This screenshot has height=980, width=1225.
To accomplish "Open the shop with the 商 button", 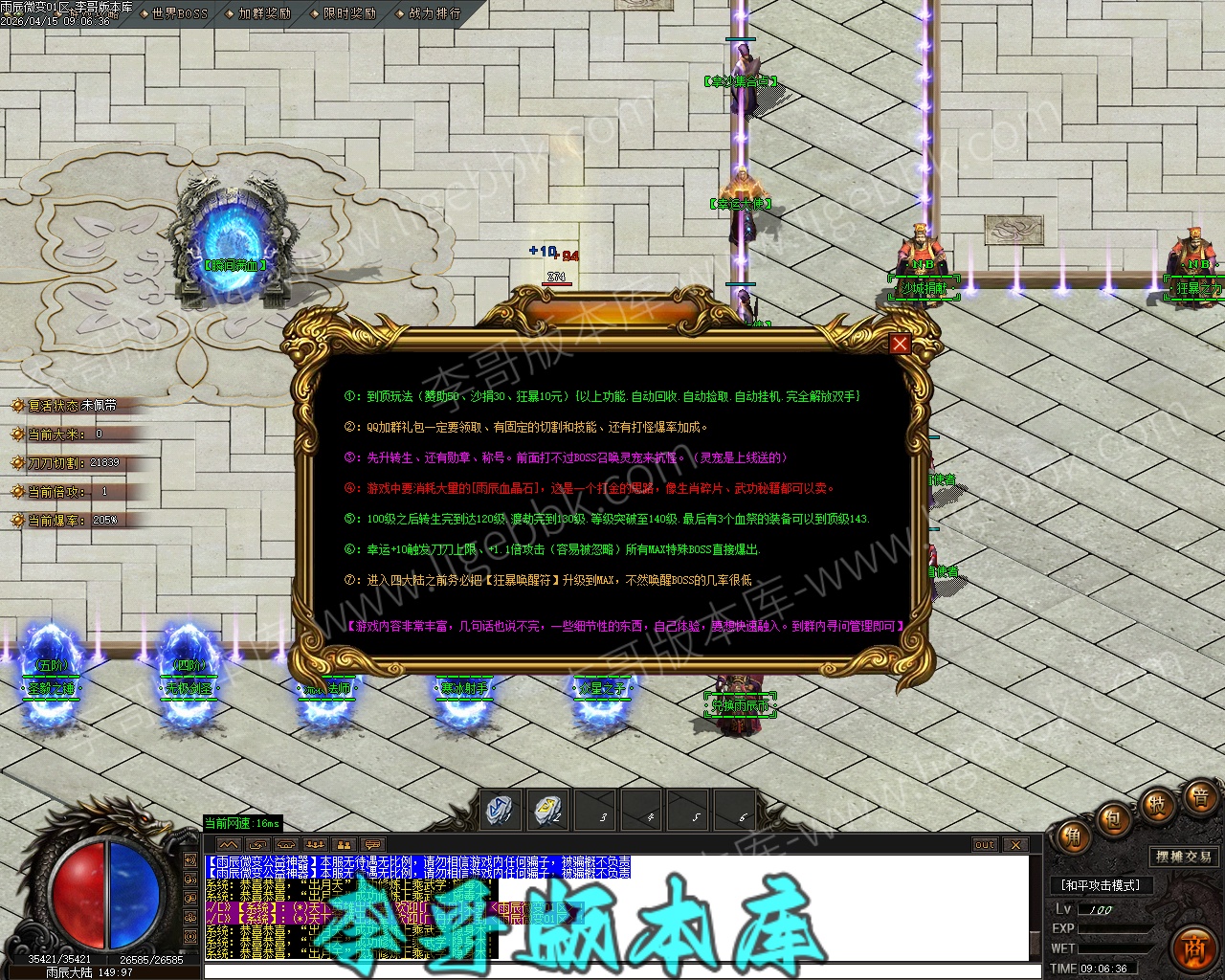I will 1192,946.
